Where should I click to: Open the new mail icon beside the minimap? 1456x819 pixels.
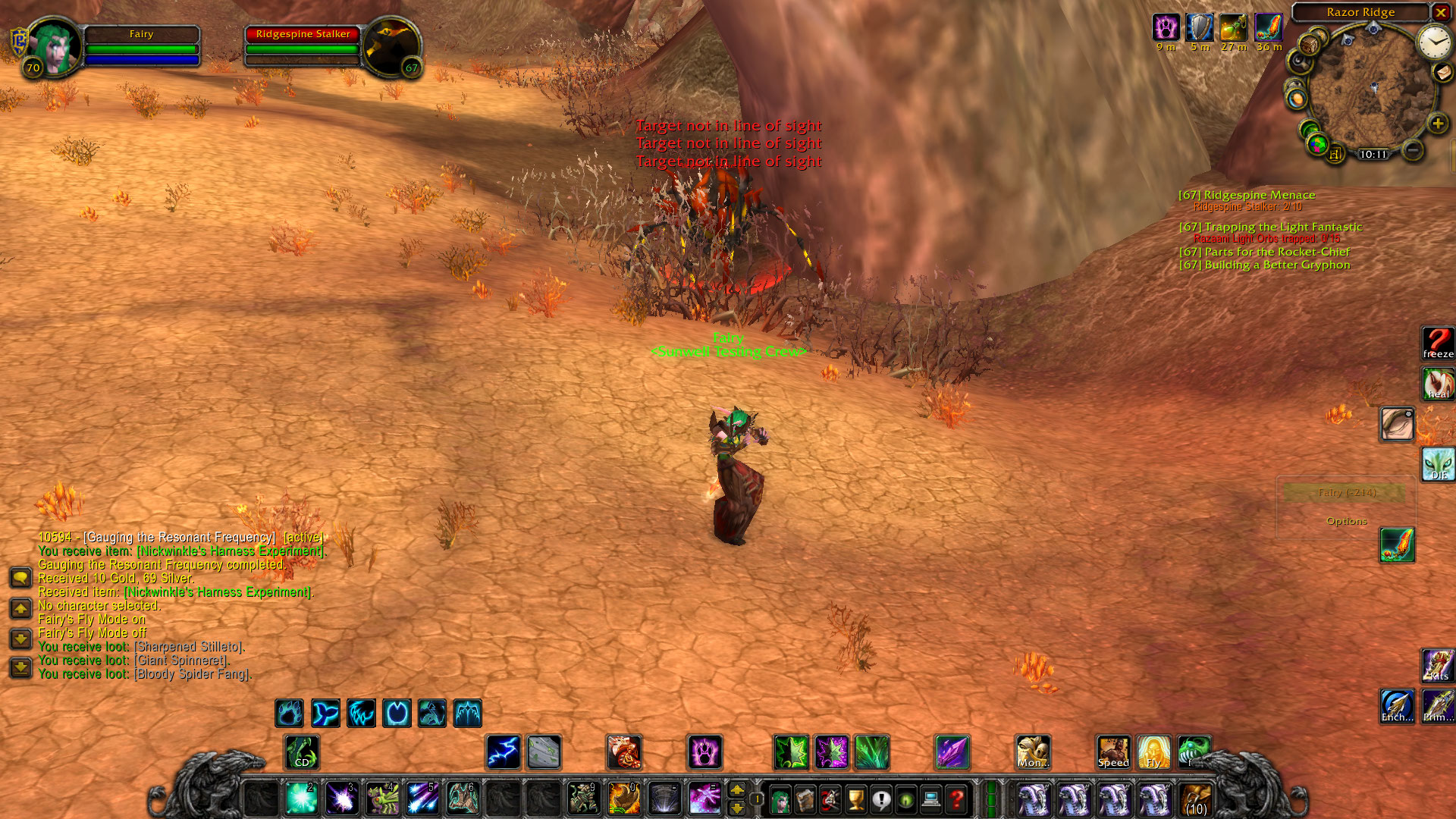point(1442,73)
